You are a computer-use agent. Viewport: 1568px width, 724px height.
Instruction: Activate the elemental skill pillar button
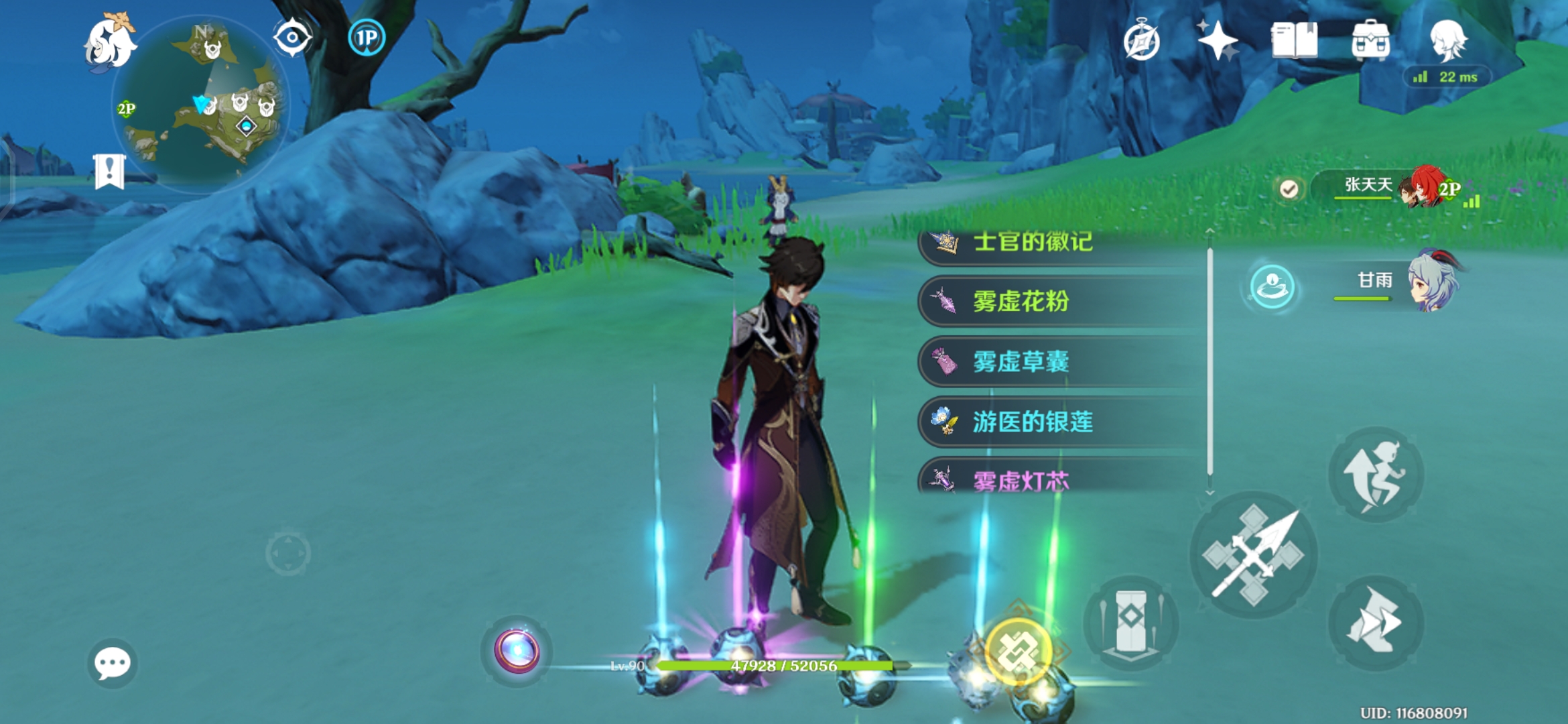click(1131, 622)
